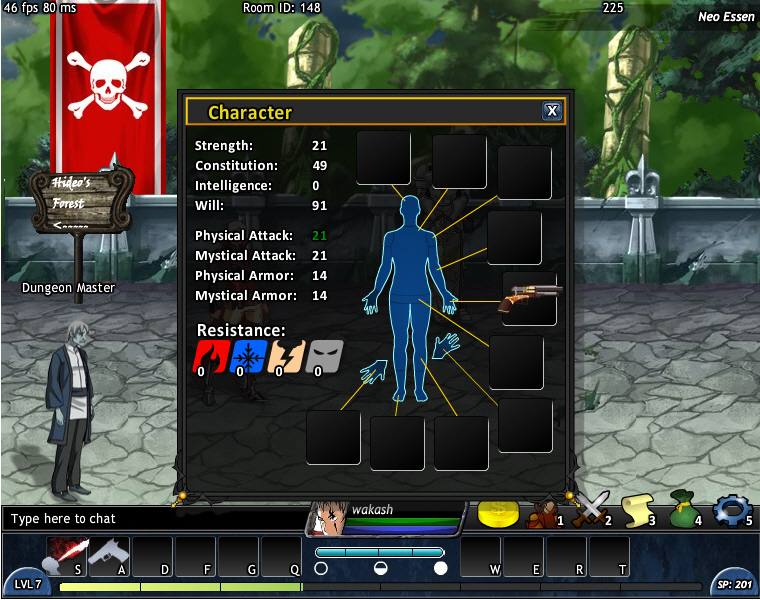This screenshot has height=600, width=760.
Task: Open the green bag inventory
Action: [x=683, y=510]
